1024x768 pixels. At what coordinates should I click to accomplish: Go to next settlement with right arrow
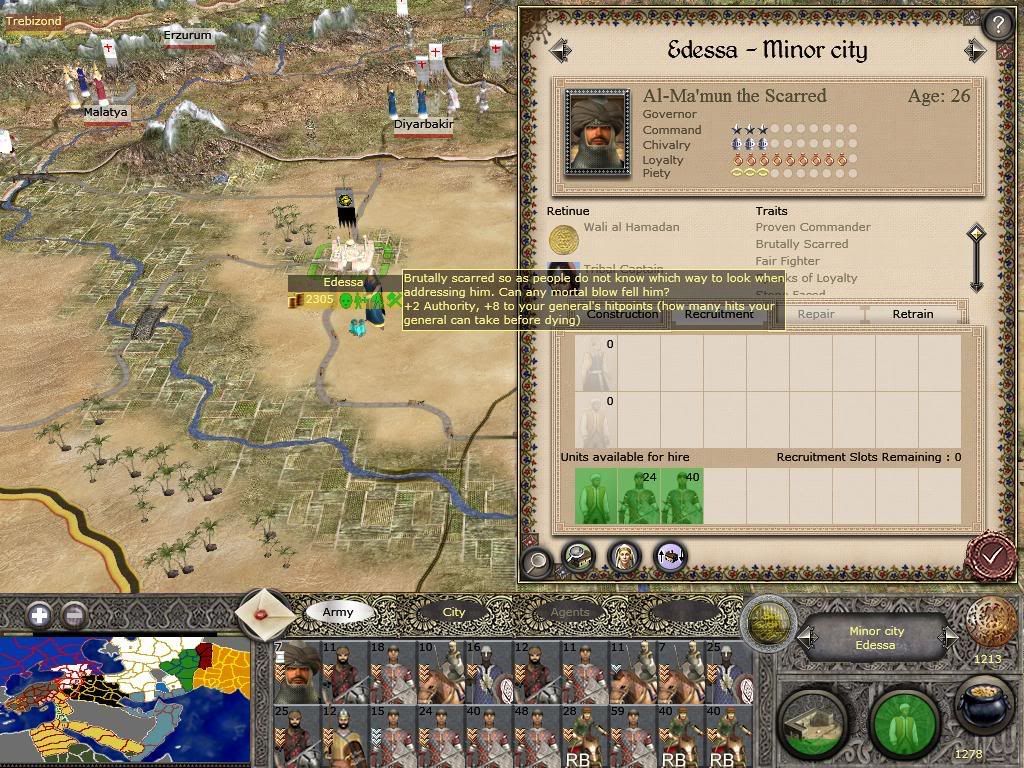tap(975, 50)
